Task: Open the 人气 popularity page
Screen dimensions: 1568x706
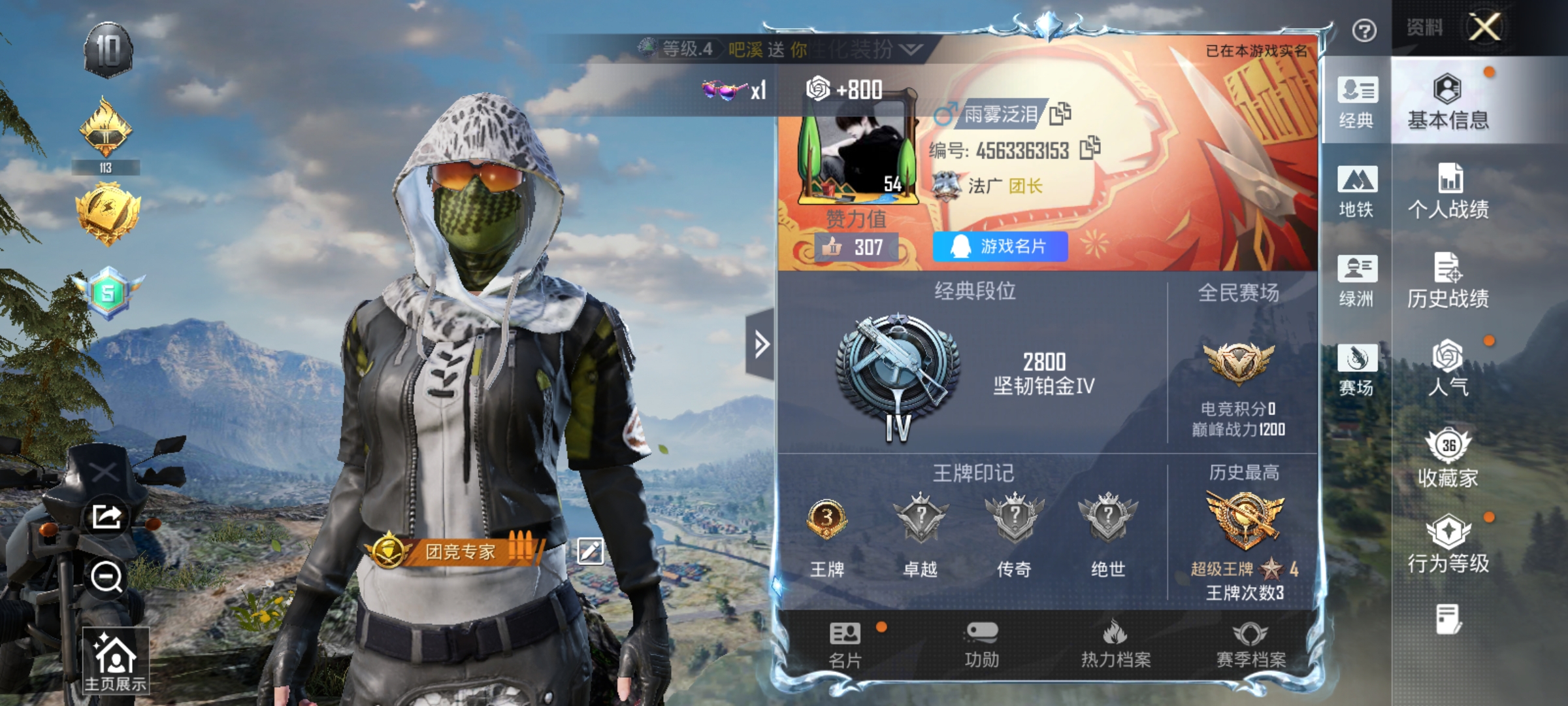Action: click(1448, 369)
